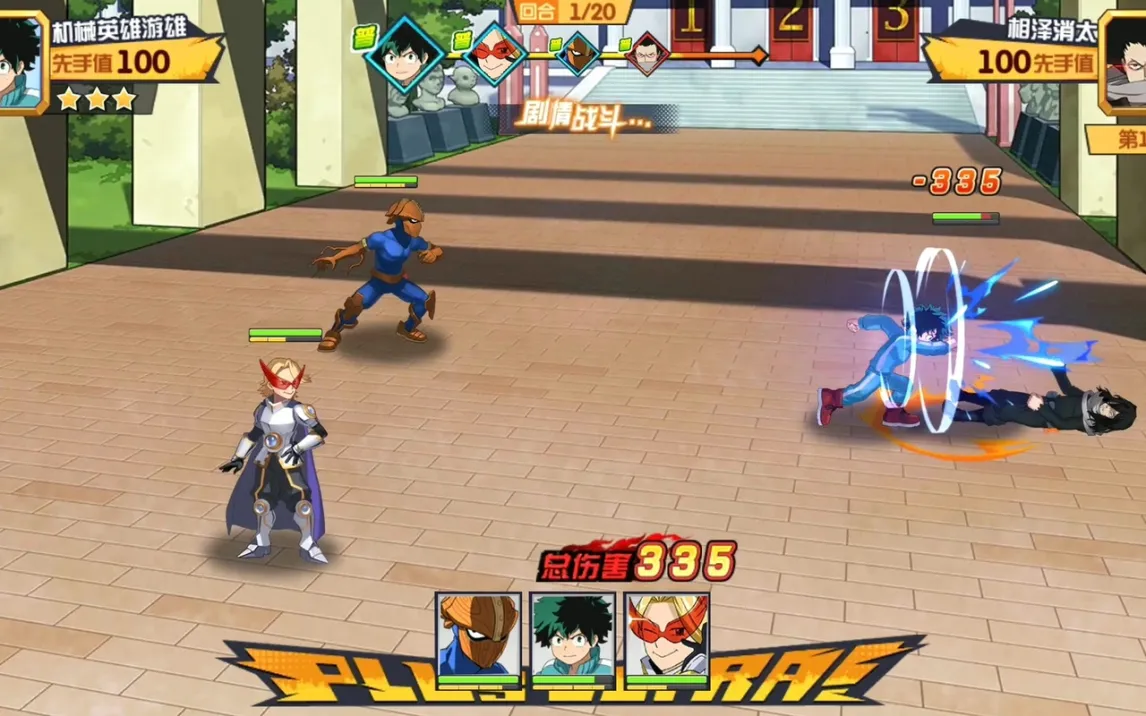1146x716 pixels.
Task: Click the small black-haired enemy turn order icon
Action: (647, 53)
